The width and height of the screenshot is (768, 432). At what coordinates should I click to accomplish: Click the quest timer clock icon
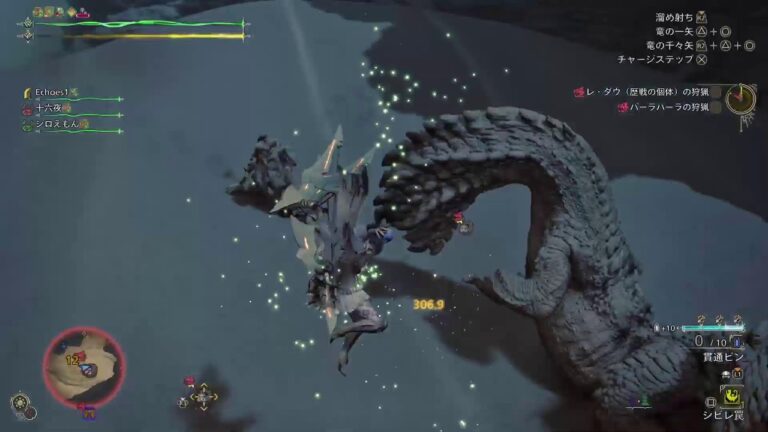click(x=740, y=98)
